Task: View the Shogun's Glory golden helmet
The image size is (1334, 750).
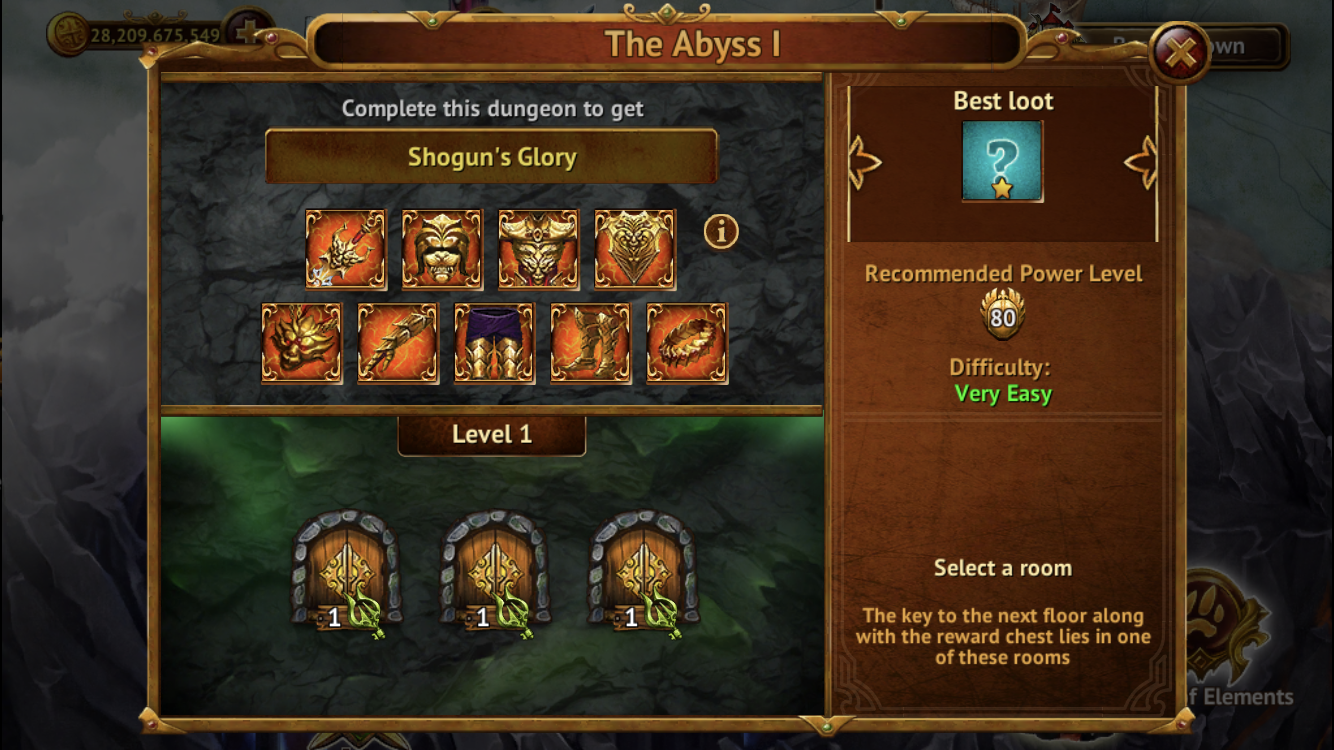Action: (x=442, y=249)
